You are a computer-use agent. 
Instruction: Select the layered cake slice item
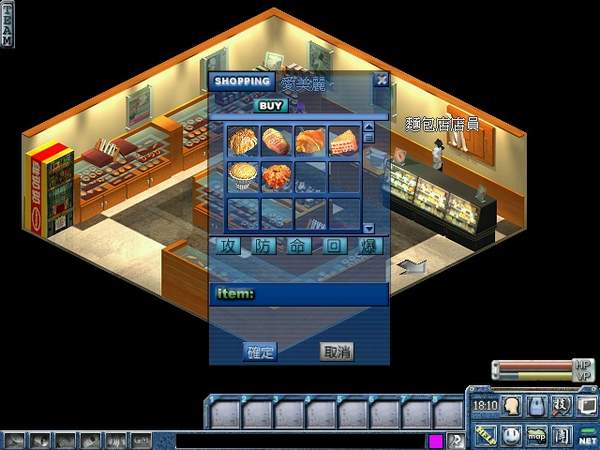344,140
